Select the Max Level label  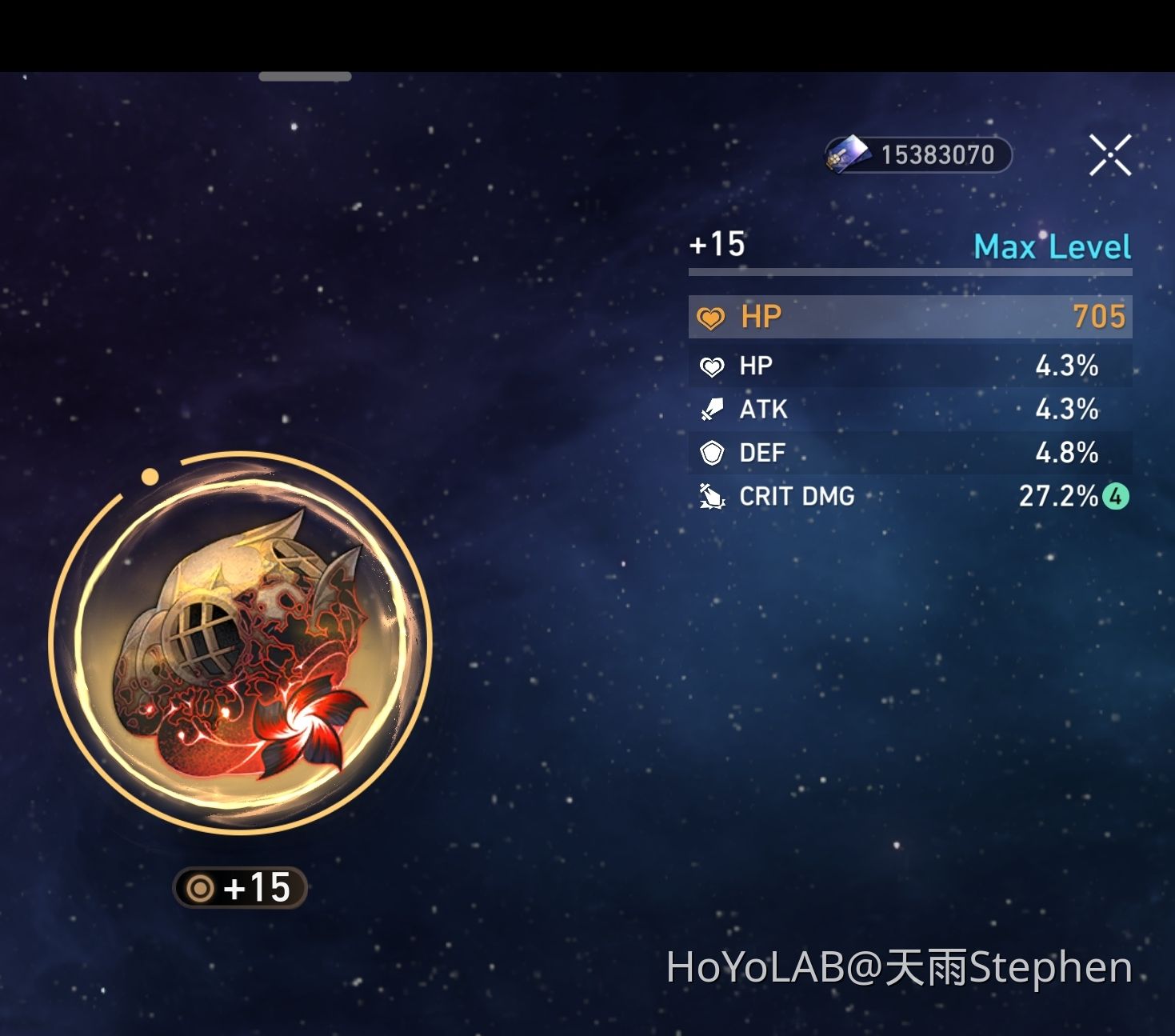pos(1053,246)
